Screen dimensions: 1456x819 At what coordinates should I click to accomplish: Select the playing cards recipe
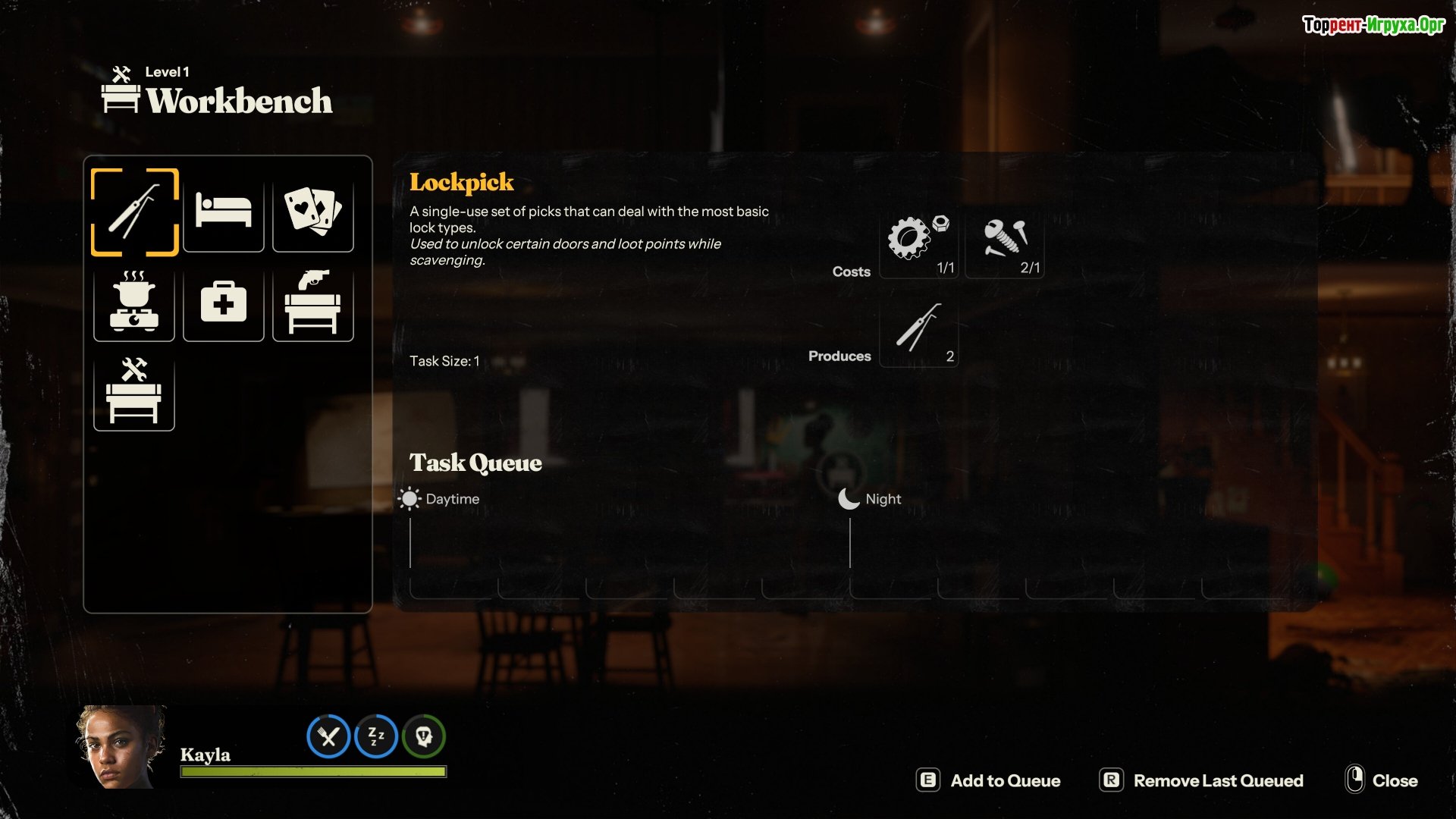coord(312,212)
